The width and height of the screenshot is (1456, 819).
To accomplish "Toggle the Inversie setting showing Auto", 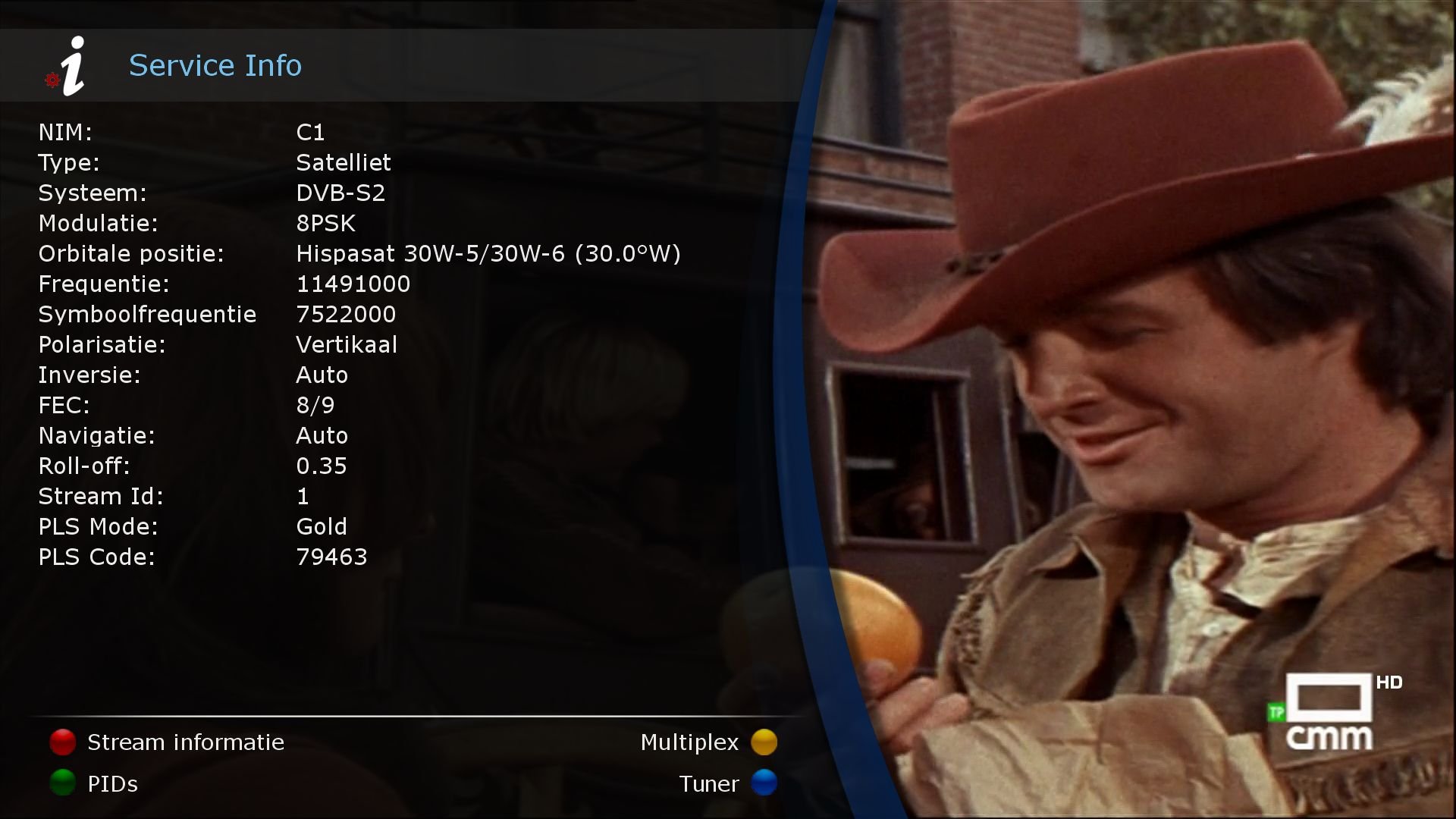I will coord(321,375).
